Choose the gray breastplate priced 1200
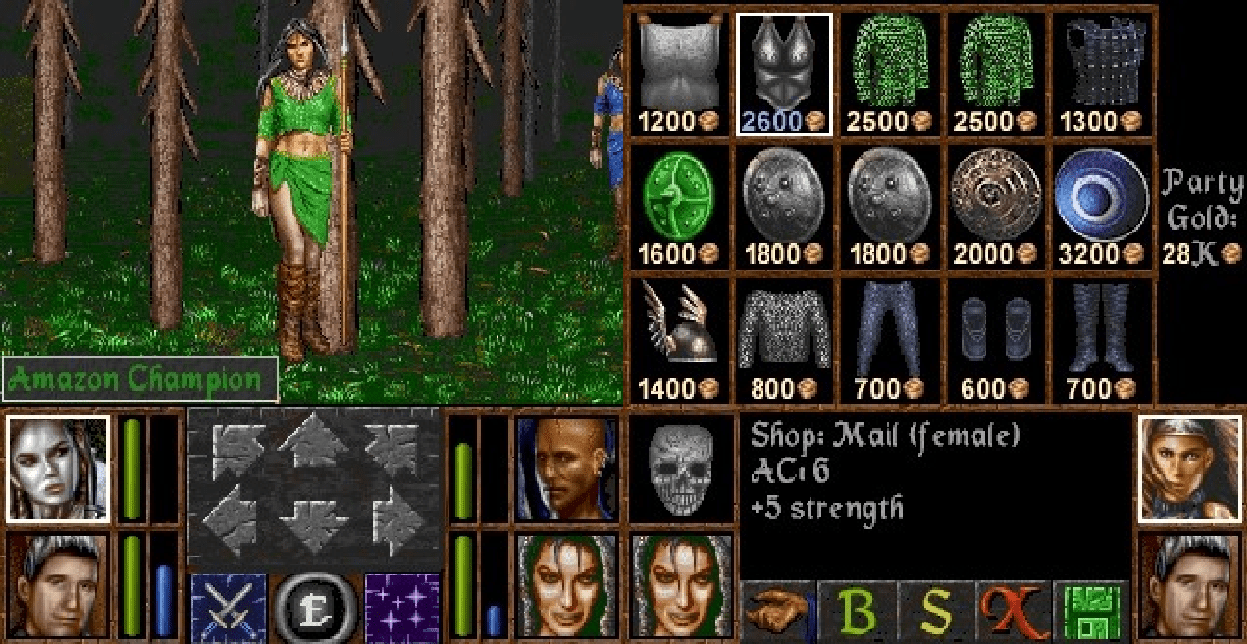 point(679,73)
